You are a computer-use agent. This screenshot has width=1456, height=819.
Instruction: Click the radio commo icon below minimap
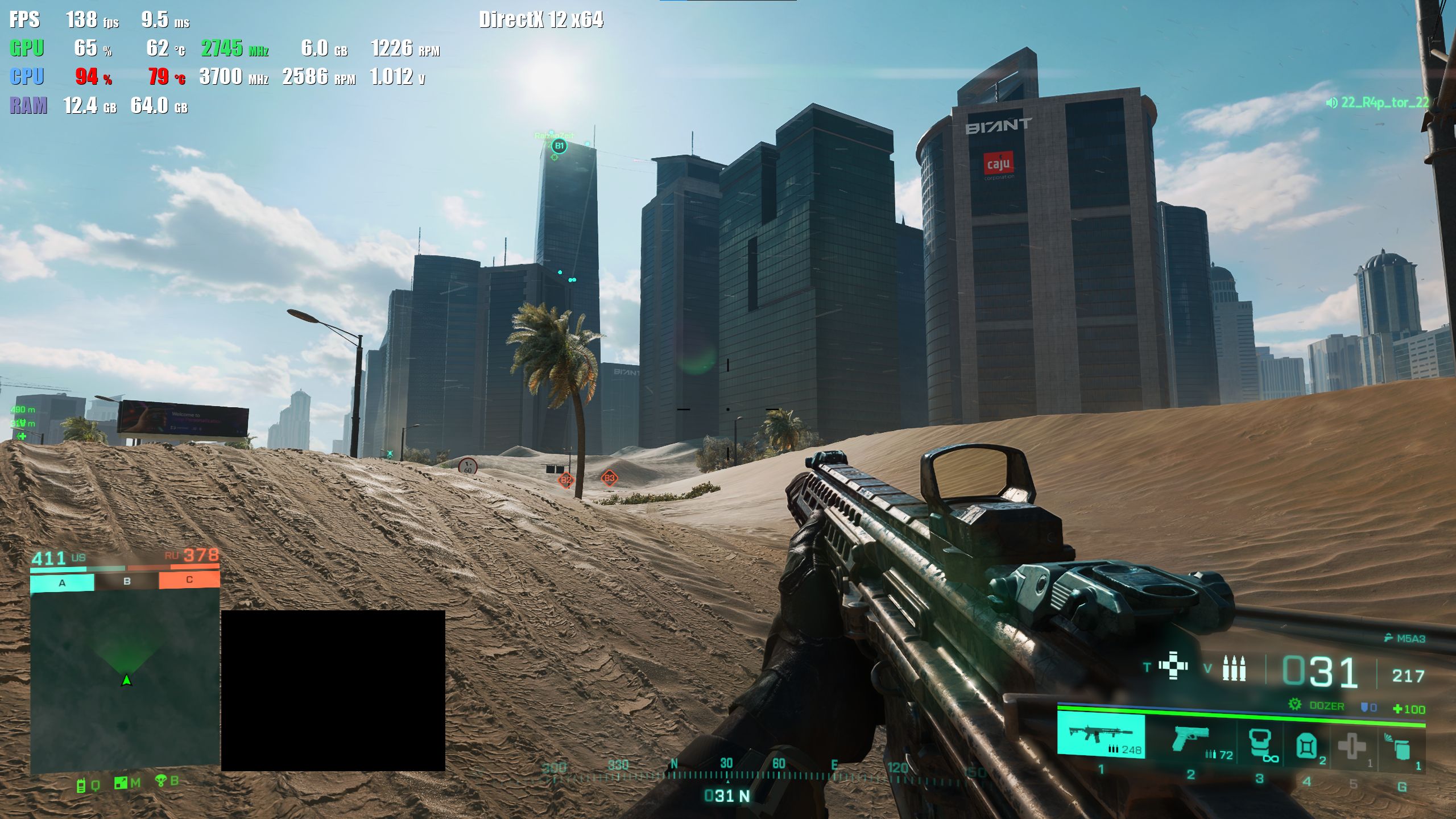pos(81,785)
